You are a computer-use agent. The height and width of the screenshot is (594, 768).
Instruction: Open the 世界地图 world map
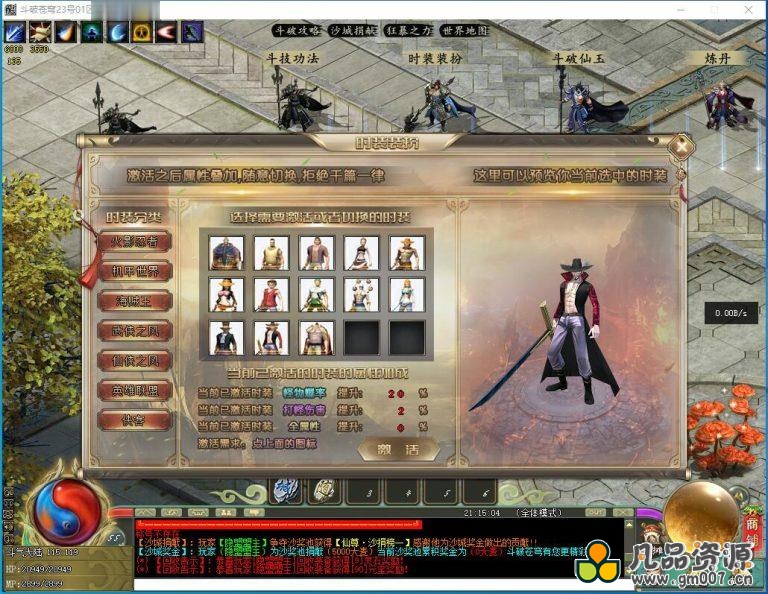(x=466, y=30)
